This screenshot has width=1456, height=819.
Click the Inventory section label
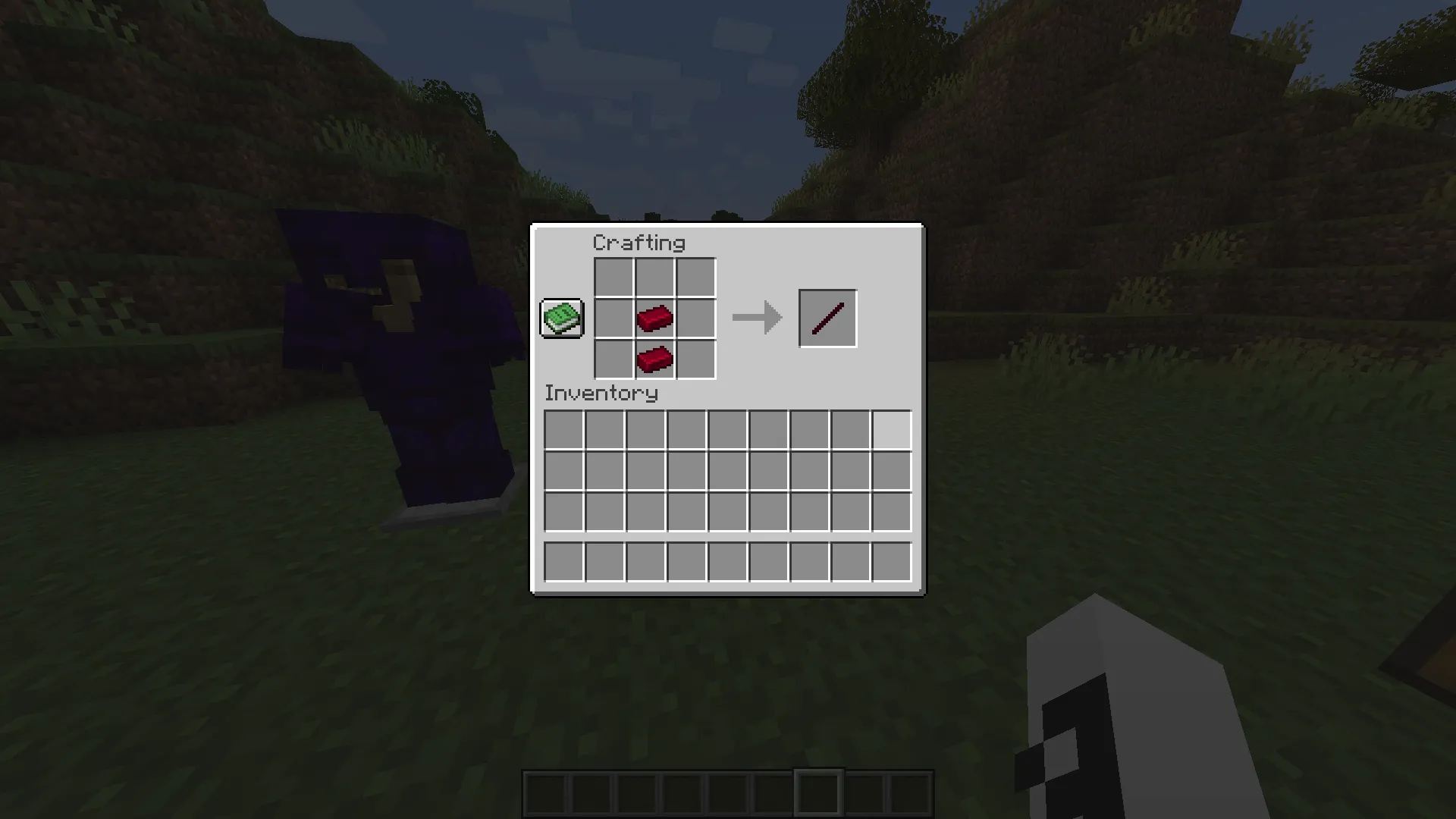pyautogui.click(x=601, y=394)
